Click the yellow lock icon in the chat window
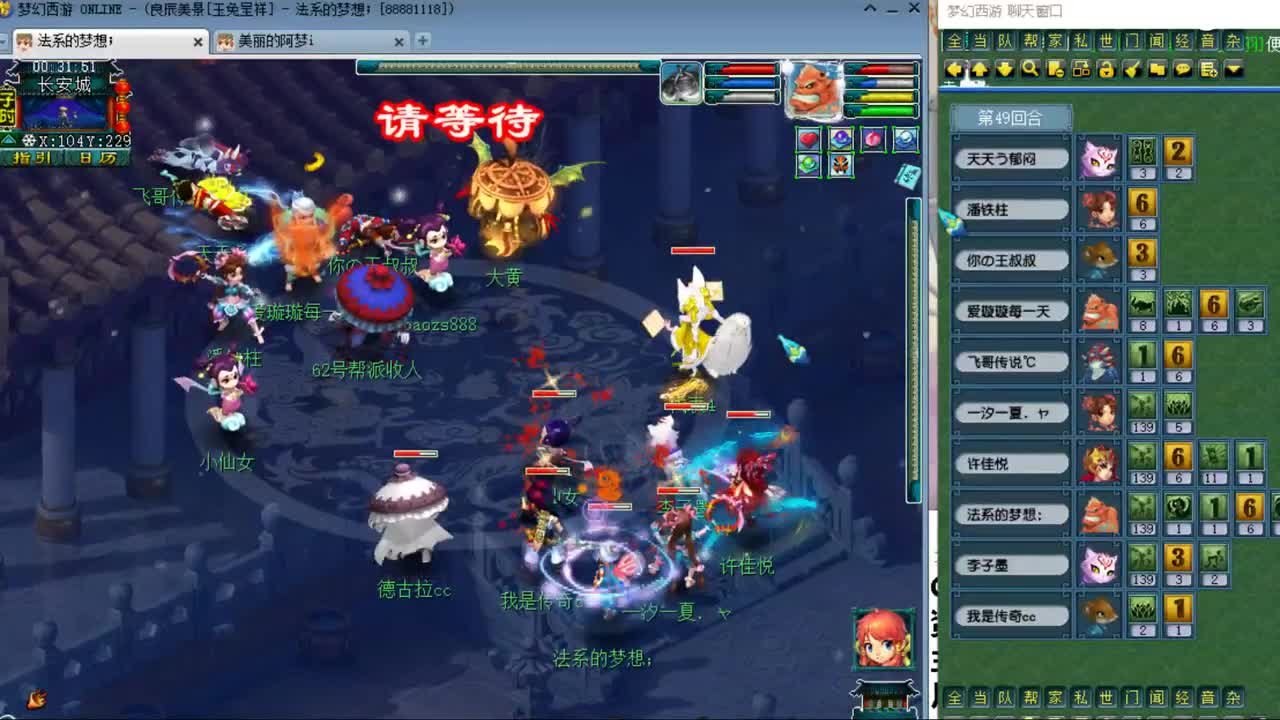The width and height of the screenshot is (1280, 720). tap(1109, 70)
